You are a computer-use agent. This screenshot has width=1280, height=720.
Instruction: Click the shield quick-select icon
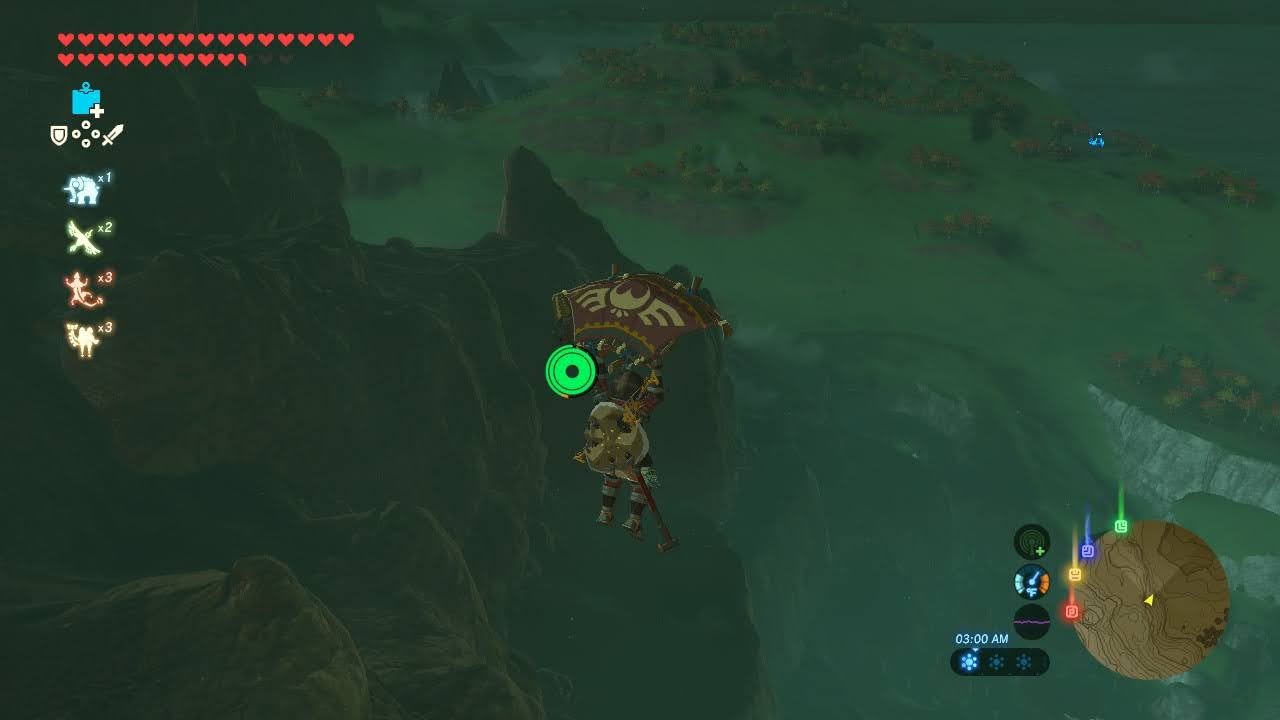(x=59, y=134)
